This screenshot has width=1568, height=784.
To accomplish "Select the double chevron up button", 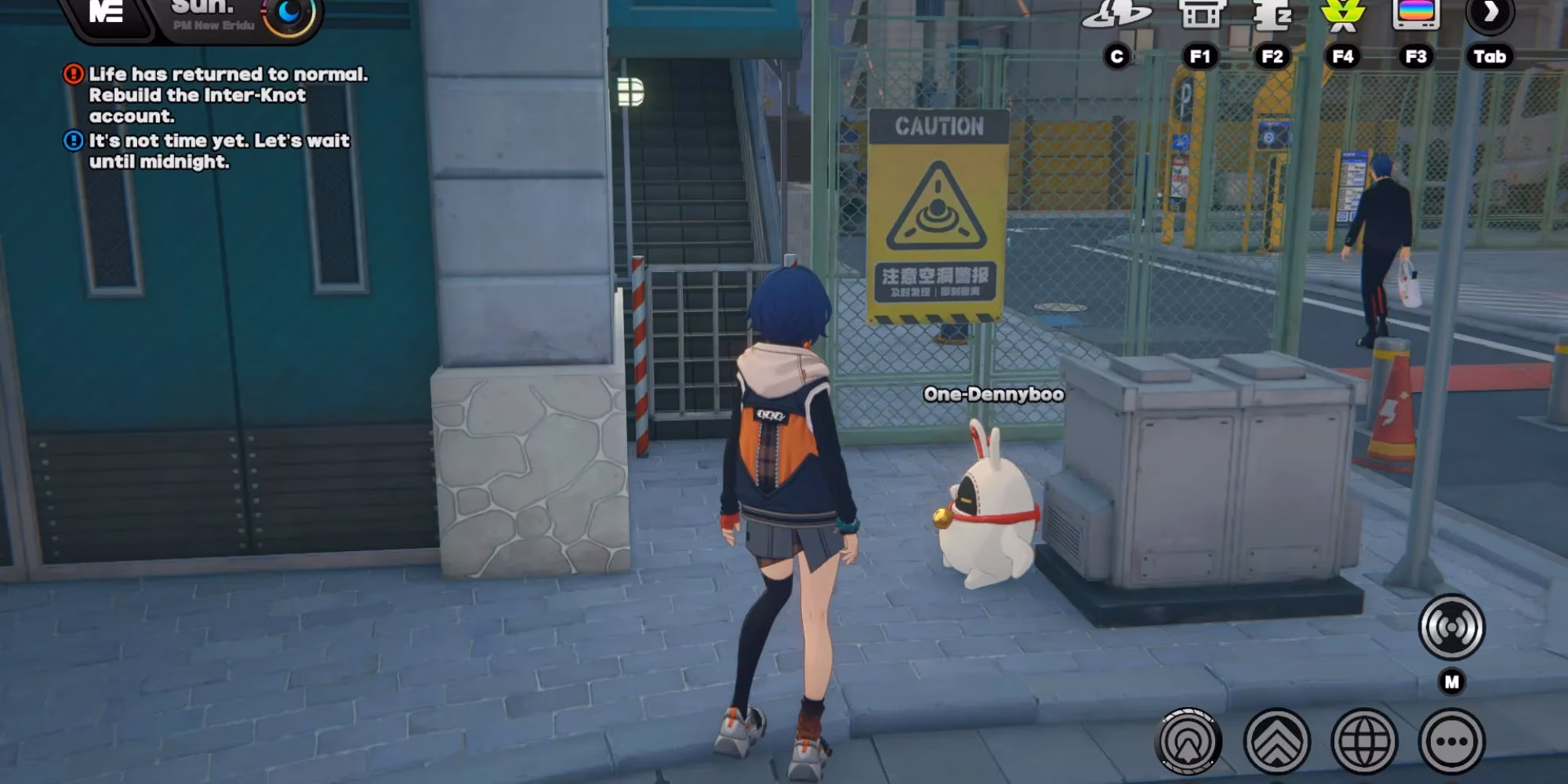I will pos(1276,741).
